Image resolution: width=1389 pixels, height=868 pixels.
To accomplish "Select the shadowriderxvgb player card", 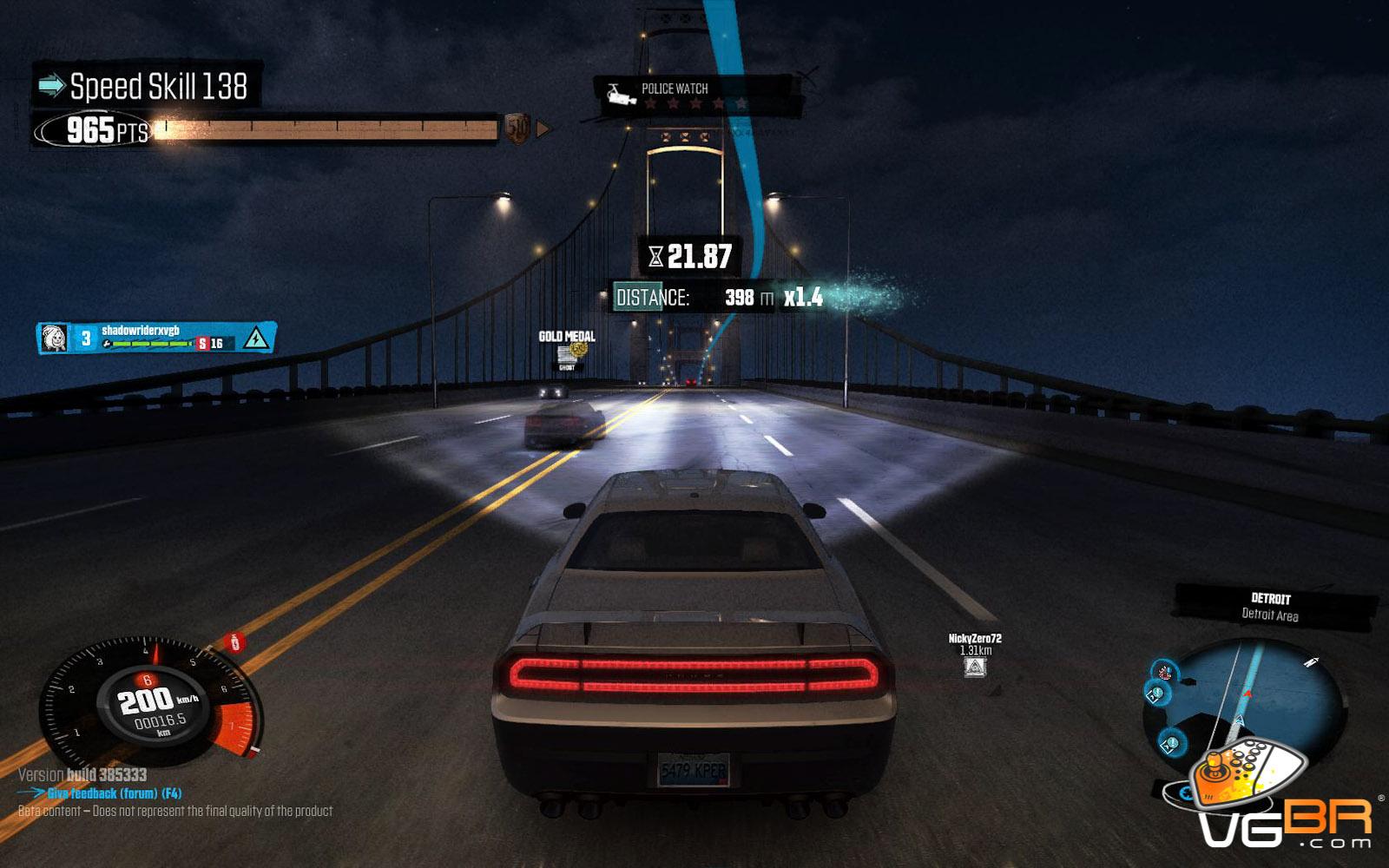I will pyautogui.click(x=156, y=338).
